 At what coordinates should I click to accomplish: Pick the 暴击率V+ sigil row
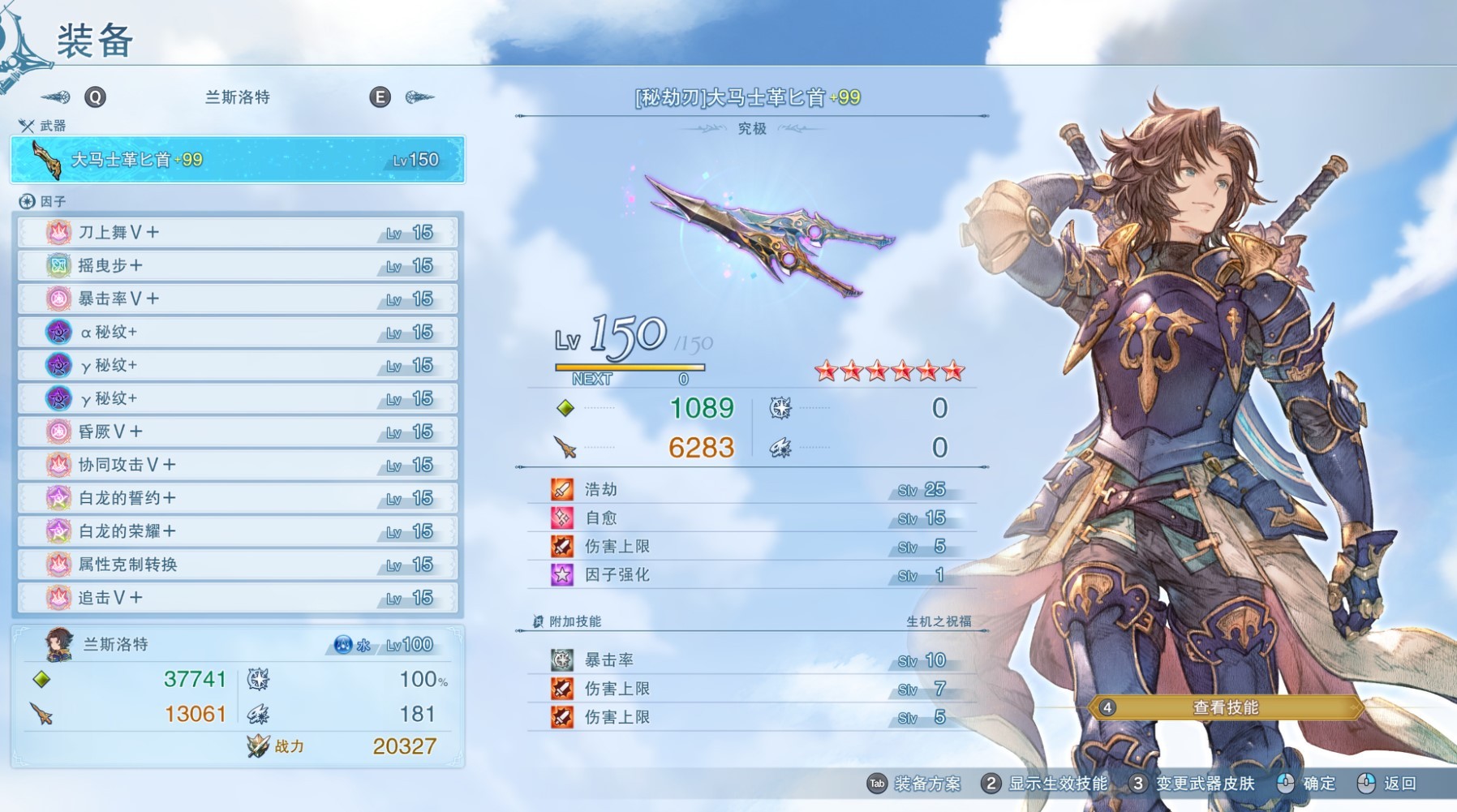click(237, 299)
